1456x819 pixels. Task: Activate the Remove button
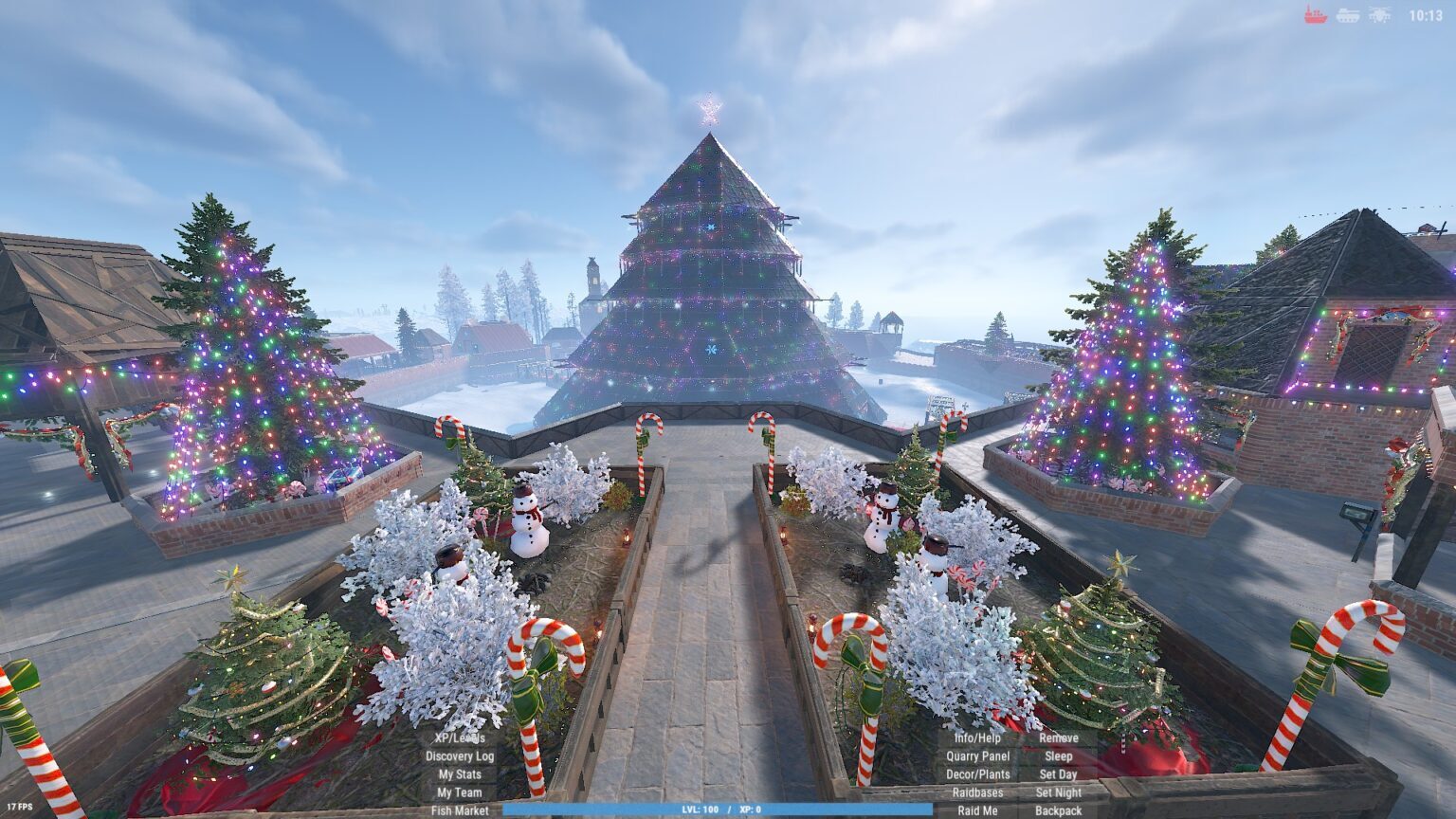point(1058,738)
